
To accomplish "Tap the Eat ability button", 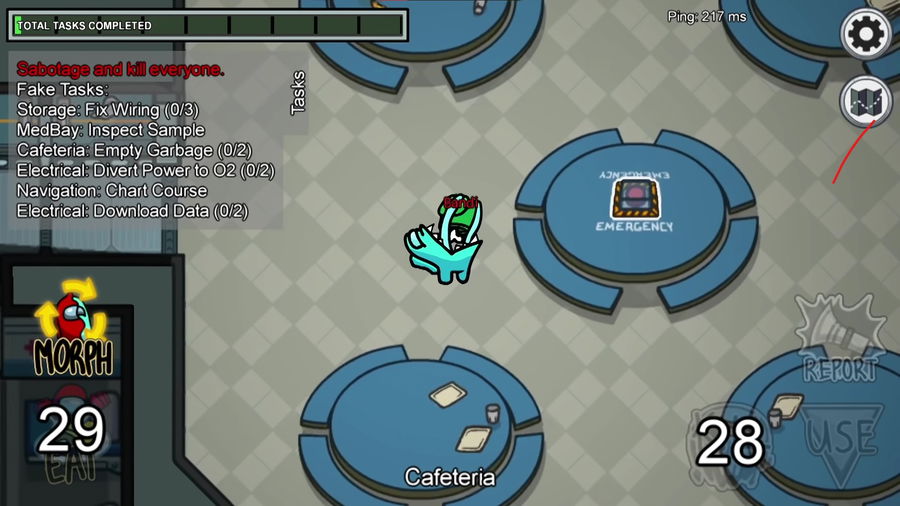I will pos(70,440).
